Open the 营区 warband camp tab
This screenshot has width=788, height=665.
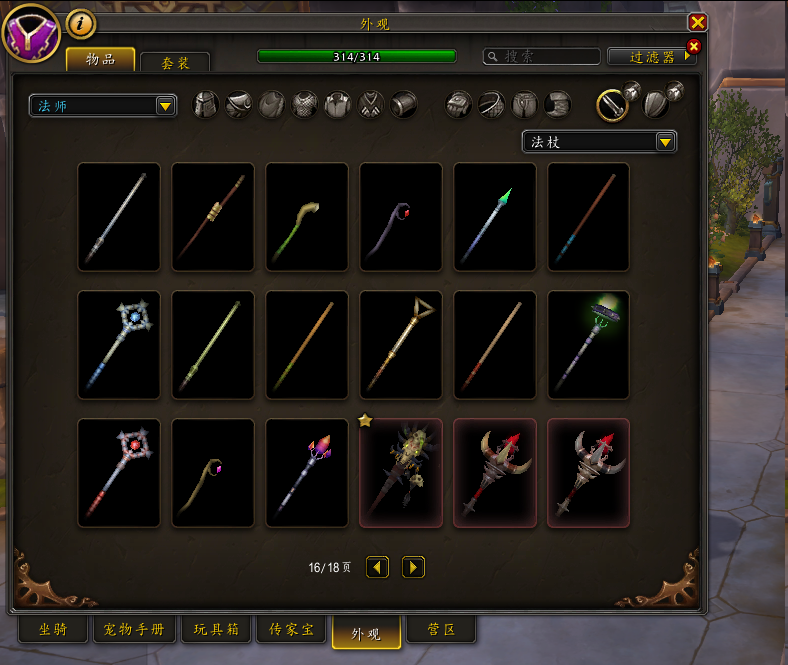pos(441,630)
